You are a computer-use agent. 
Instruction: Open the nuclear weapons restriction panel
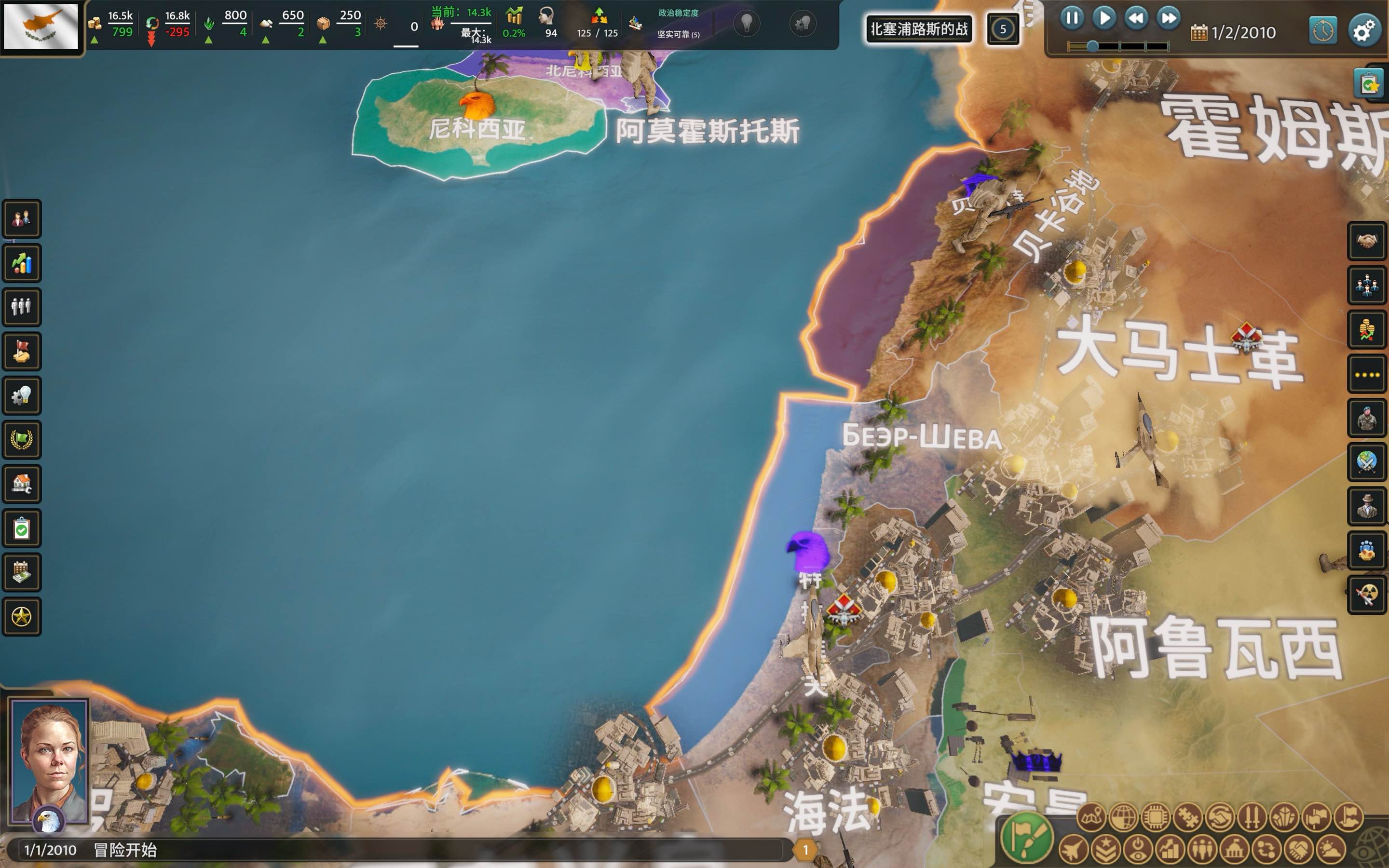click(x=1368, y=596)
